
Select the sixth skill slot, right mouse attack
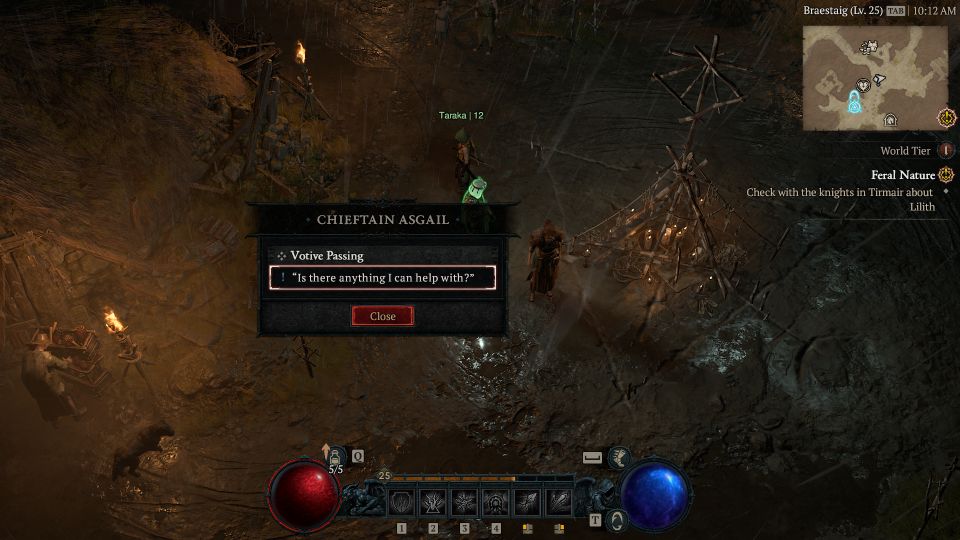point(558,501)
